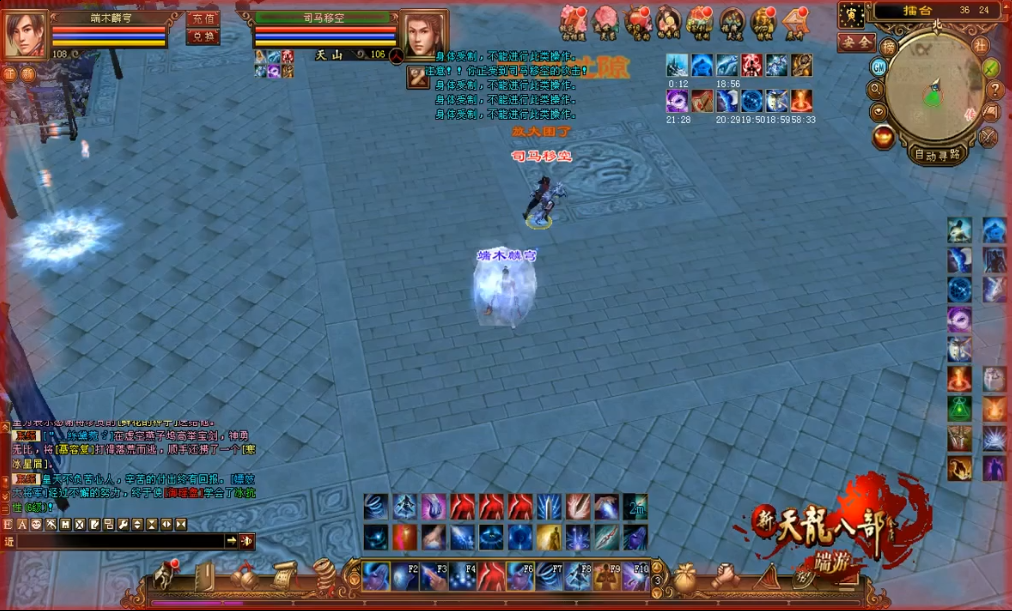Open the 社 social button by minimap
This screenshot has height=611, width=1012.
[x=980, y=45]
